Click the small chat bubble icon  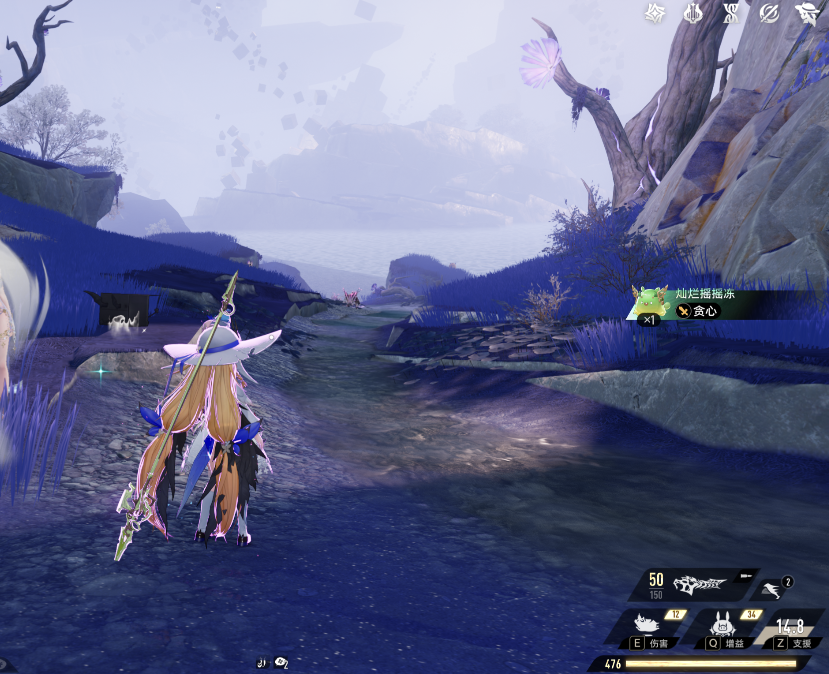tap(282, 662)
